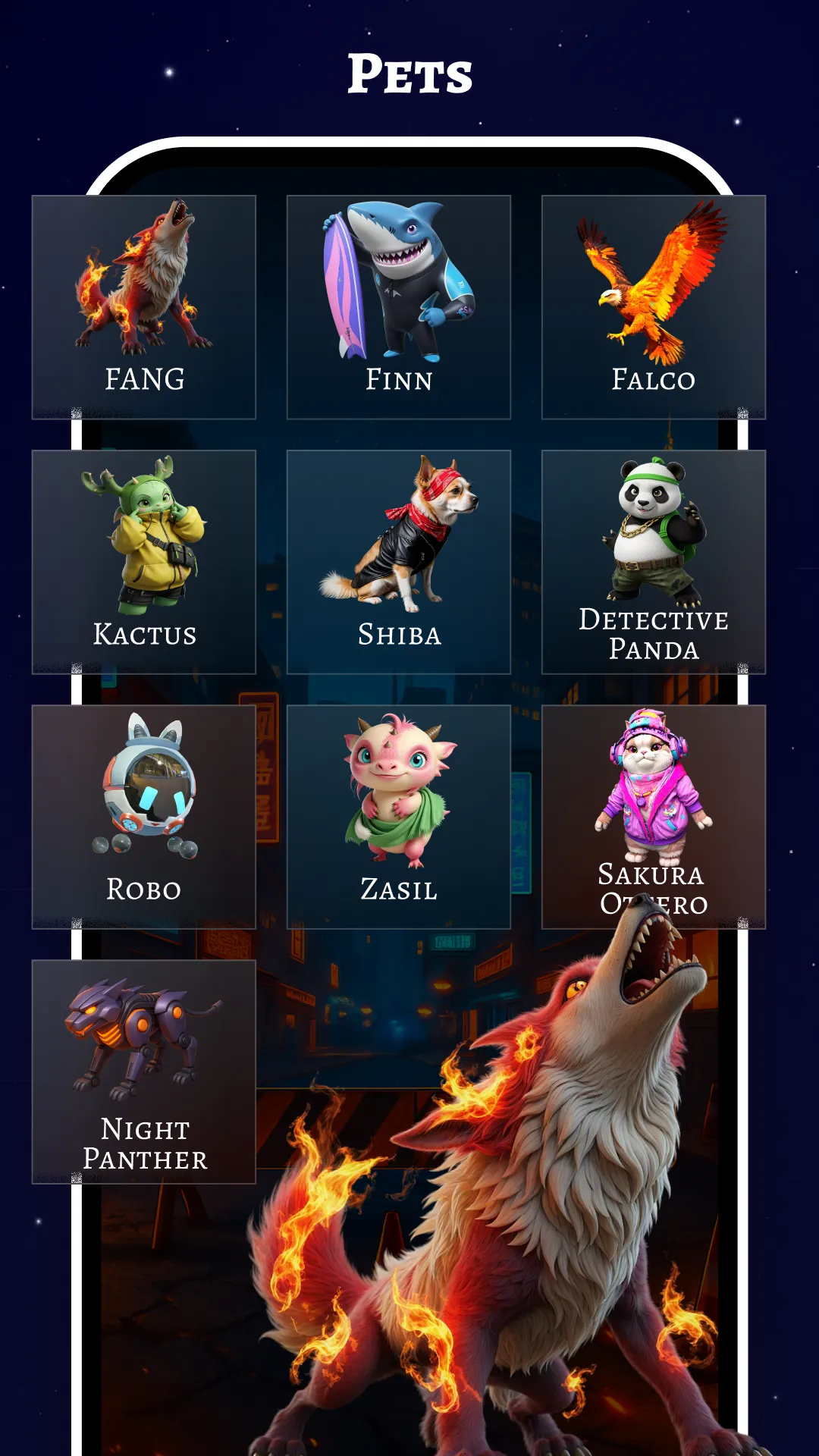Open the Detective Panda pet card

point(654,562)
